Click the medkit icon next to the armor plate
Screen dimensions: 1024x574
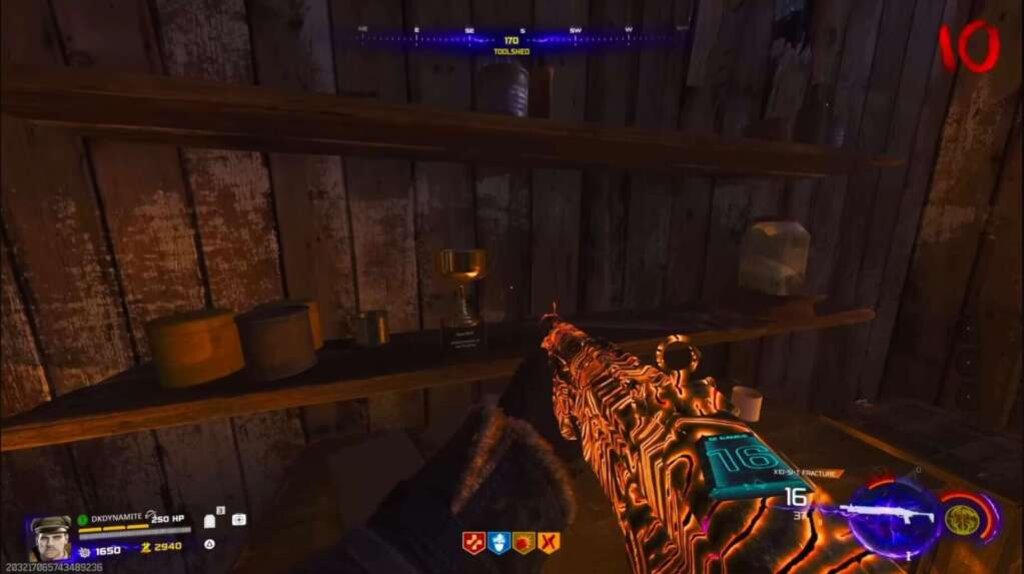239,520
